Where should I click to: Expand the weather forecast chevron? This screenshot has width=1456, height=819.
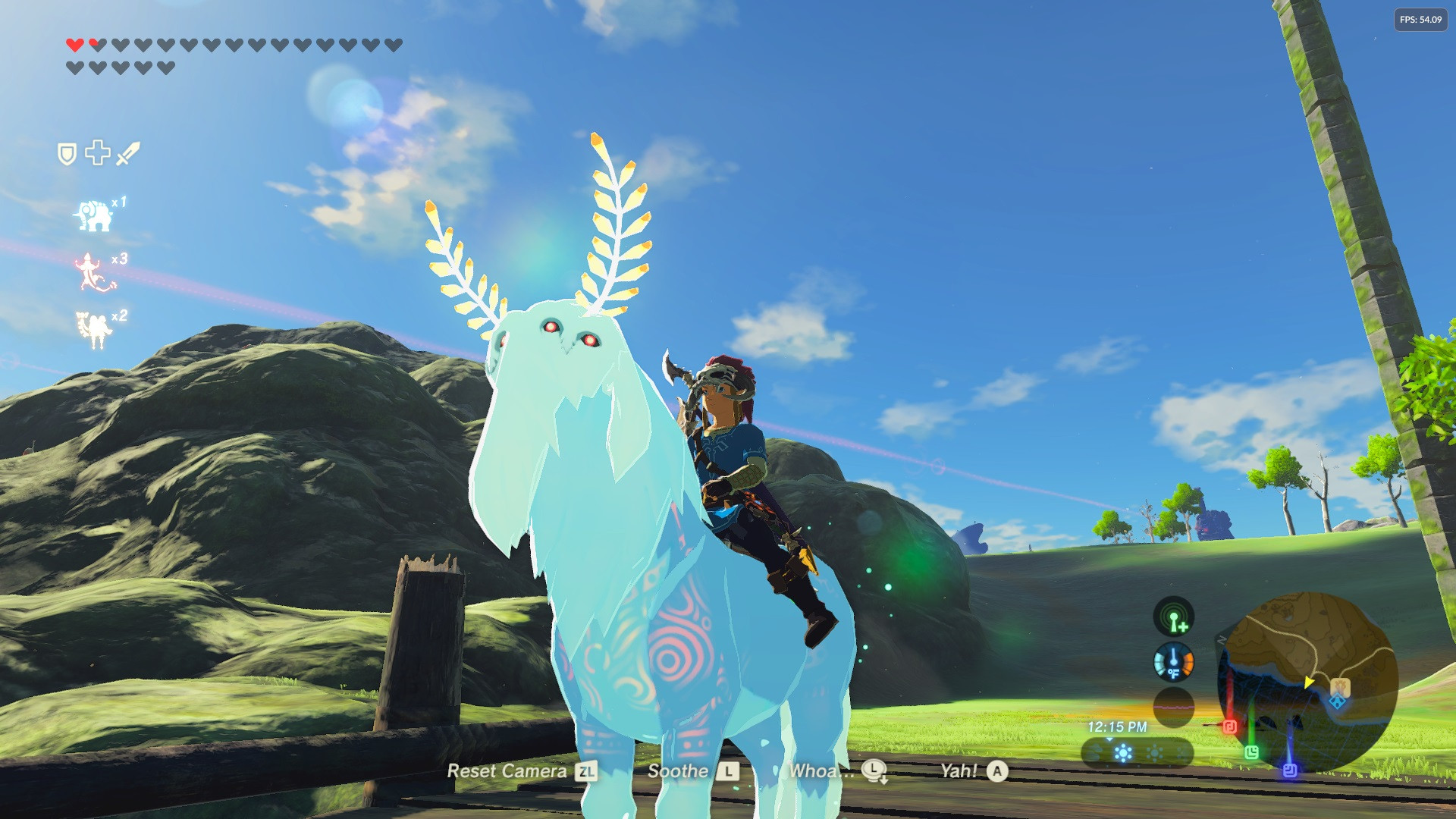click(1109, 740)
